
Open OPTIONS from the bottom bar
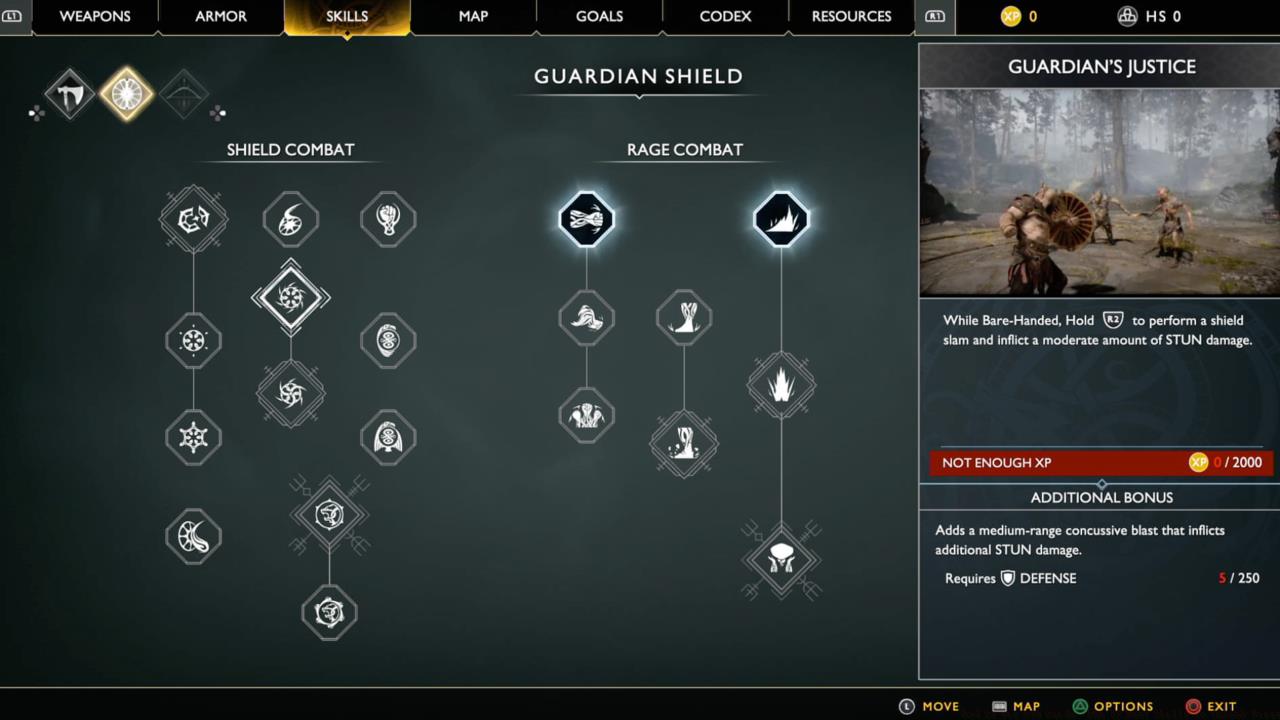pos(1113,706)
